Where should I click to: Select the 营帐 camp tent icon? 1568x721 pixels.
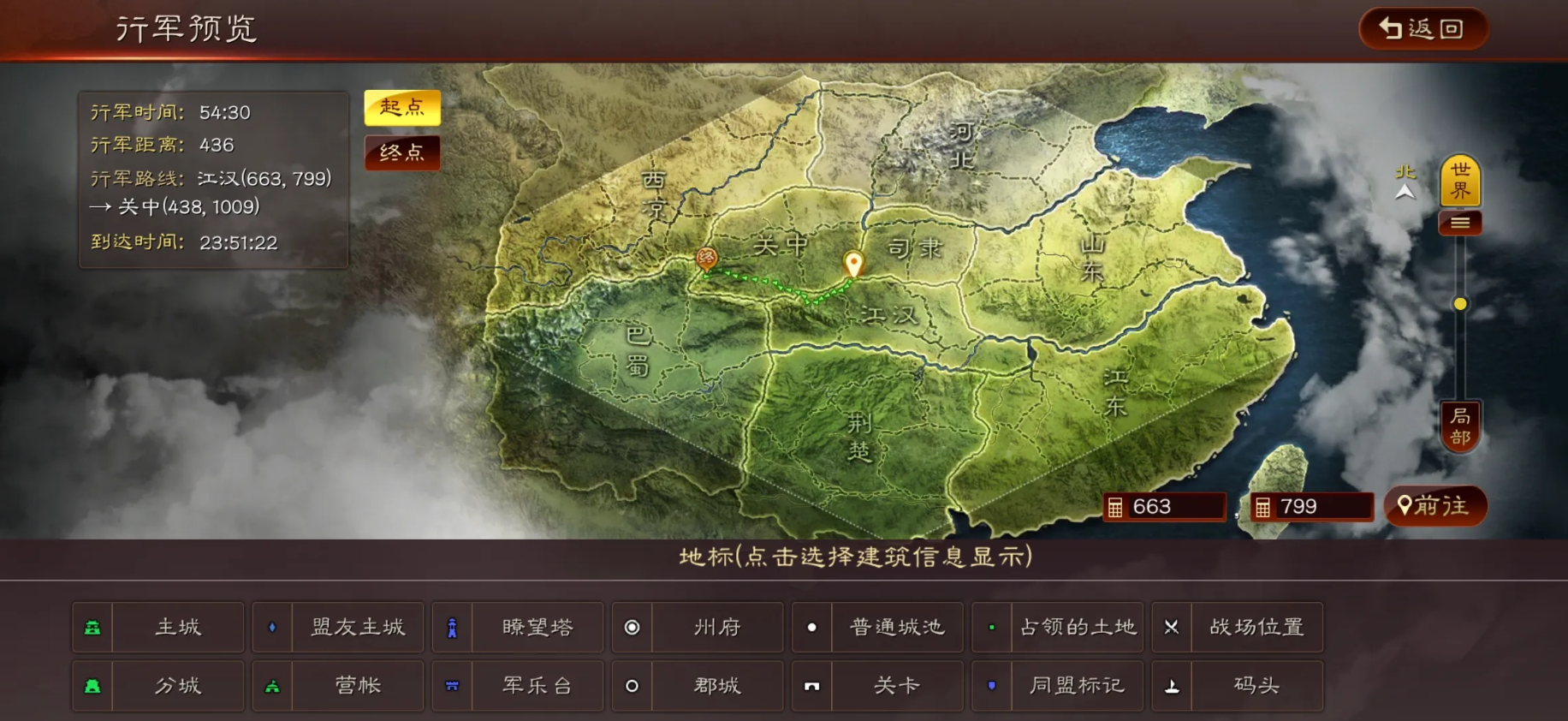pyautogui.click(x=272, y=685)
